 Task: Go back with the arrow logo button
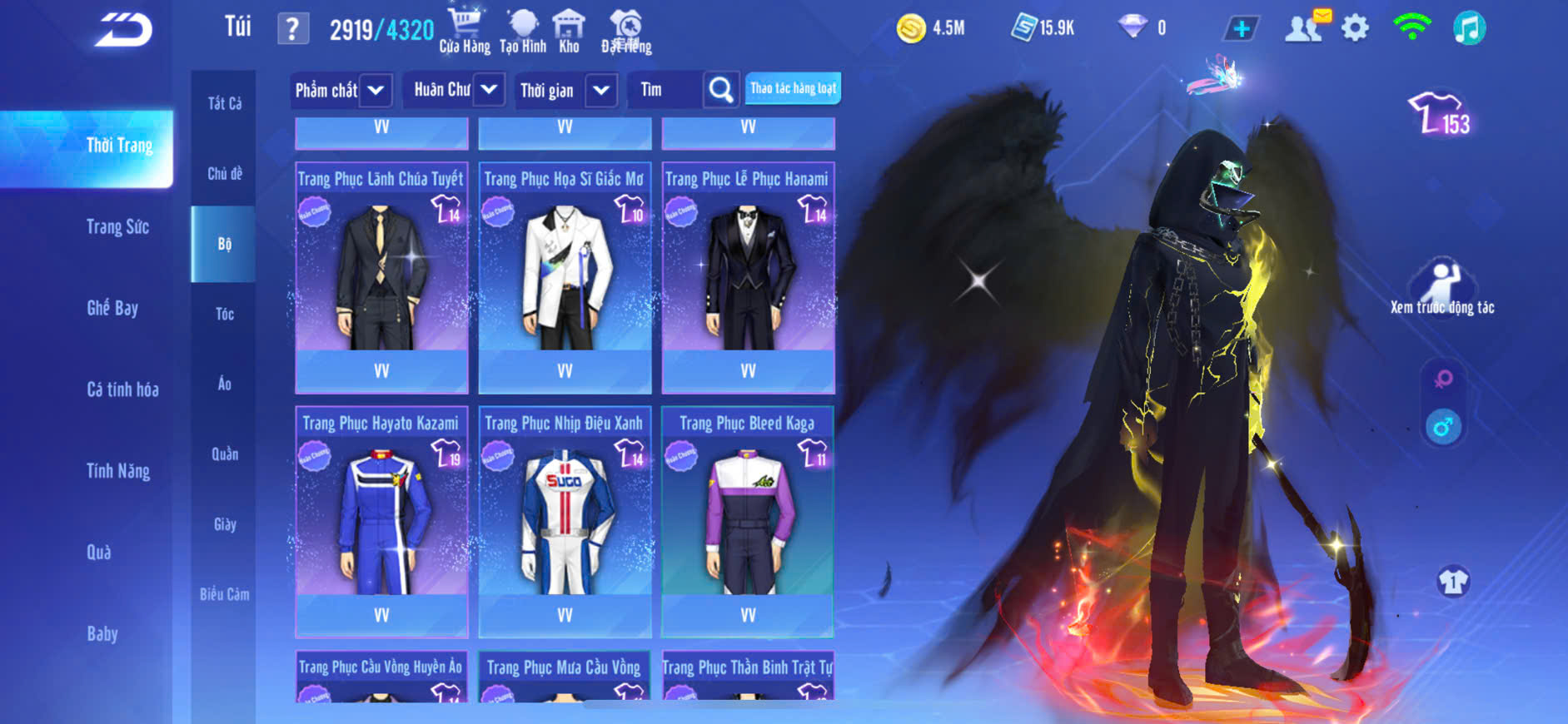[123, 30]
